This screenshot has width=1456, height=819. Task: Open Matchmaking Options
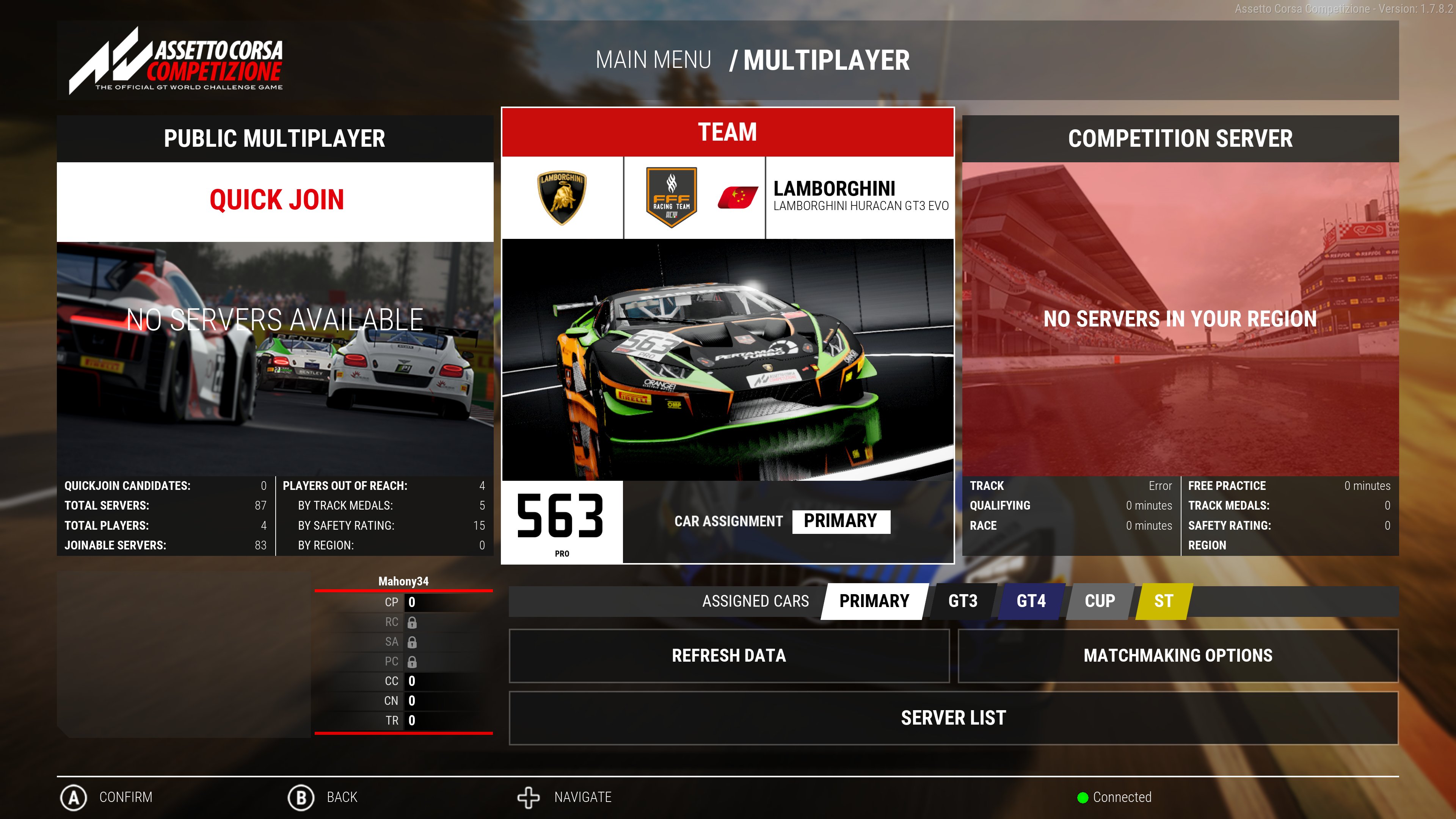pyautogui.click(x=1178, y=656)
